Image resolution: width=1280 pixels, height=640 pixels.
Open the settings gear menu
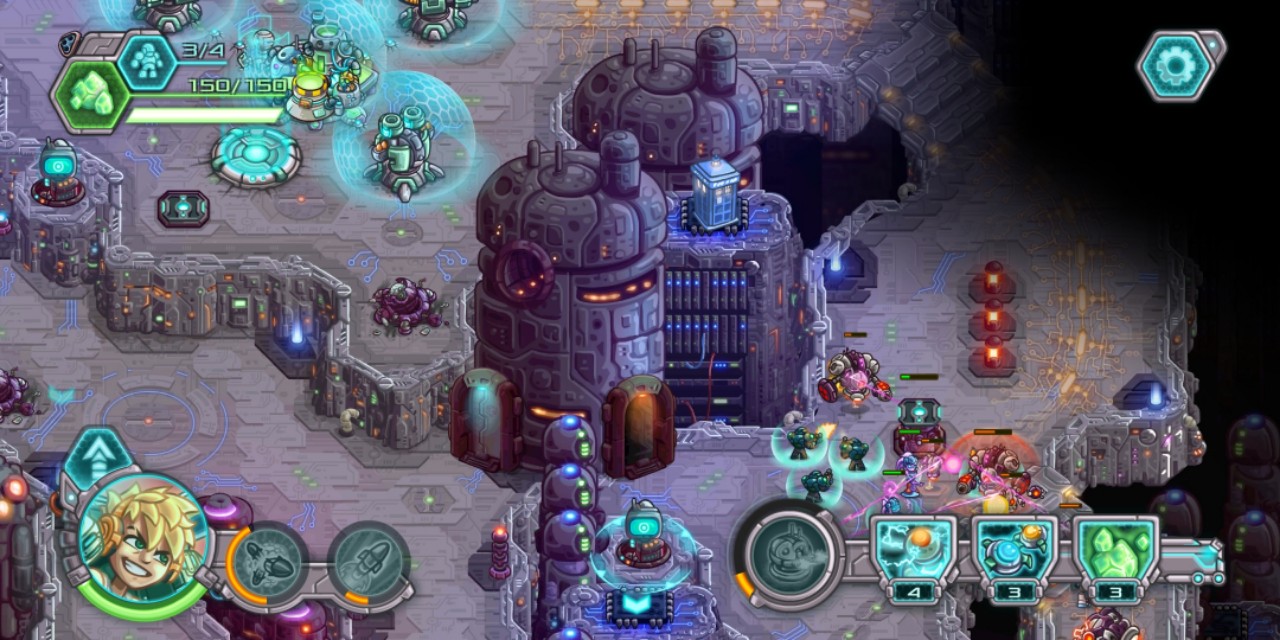tap(1180, 65)
